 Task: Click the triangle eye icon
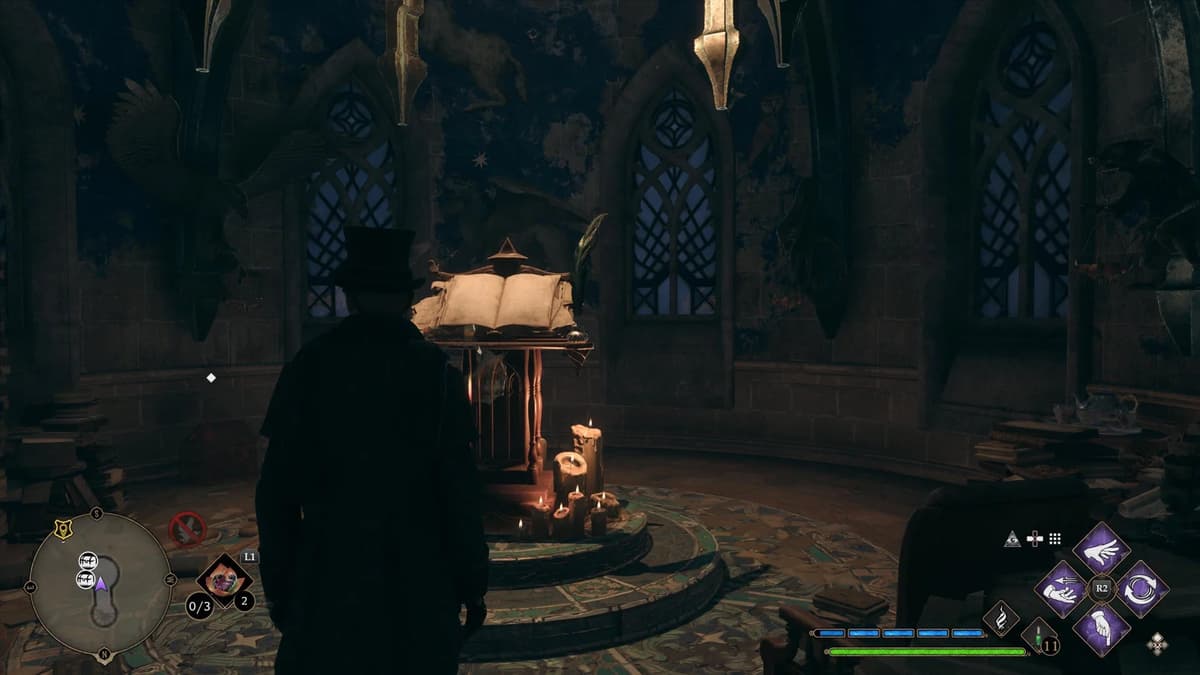point(1013,539)
